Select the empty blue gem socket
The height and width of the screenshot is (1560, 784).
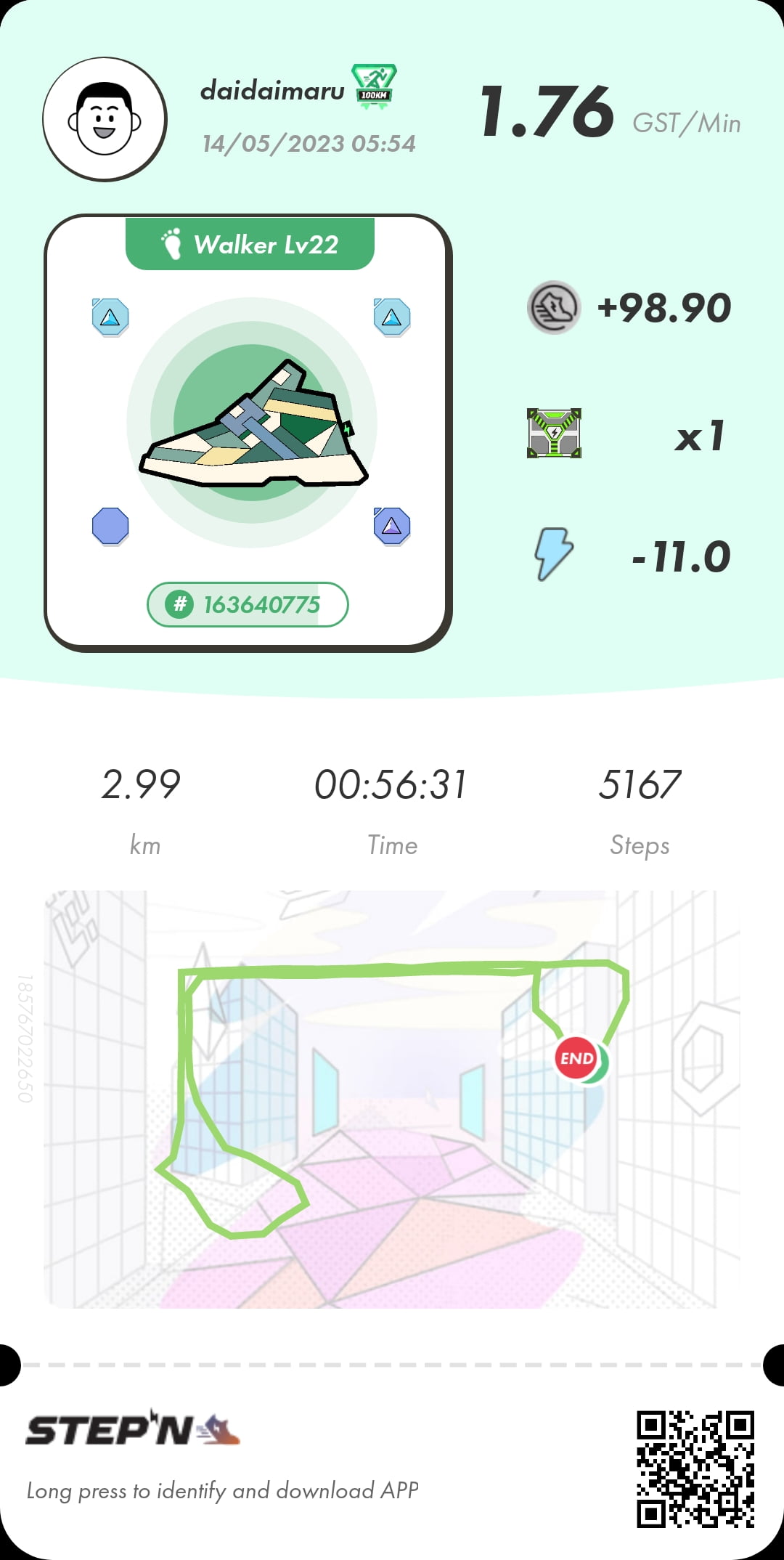point(110,527)
